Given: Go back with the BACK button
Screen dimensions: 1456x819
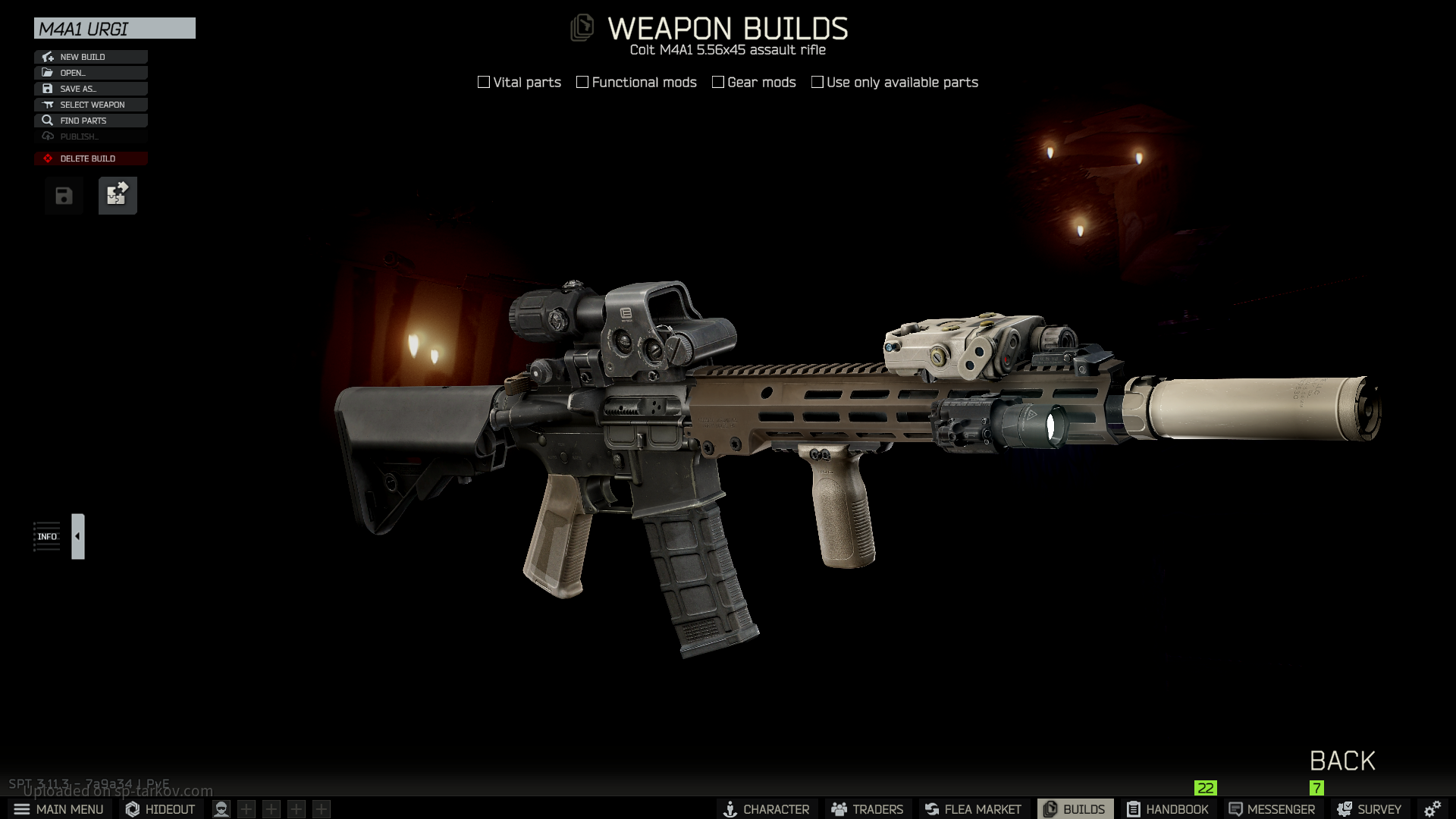Looking at the screenshot, I should [x=1341, y=761].
